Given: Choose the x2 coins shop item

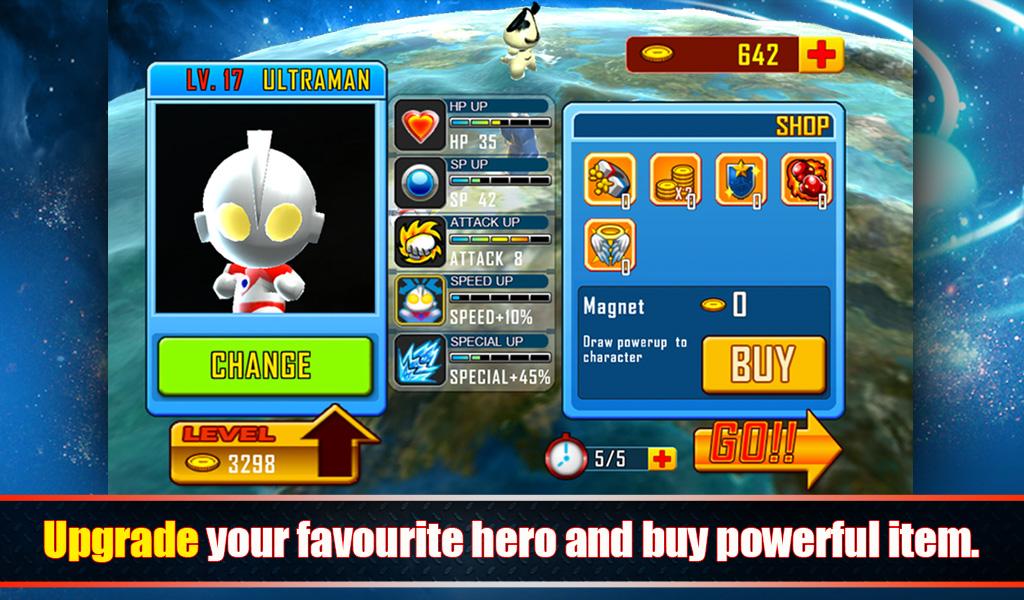Looking at the screenshot, I should pos(675,180).
